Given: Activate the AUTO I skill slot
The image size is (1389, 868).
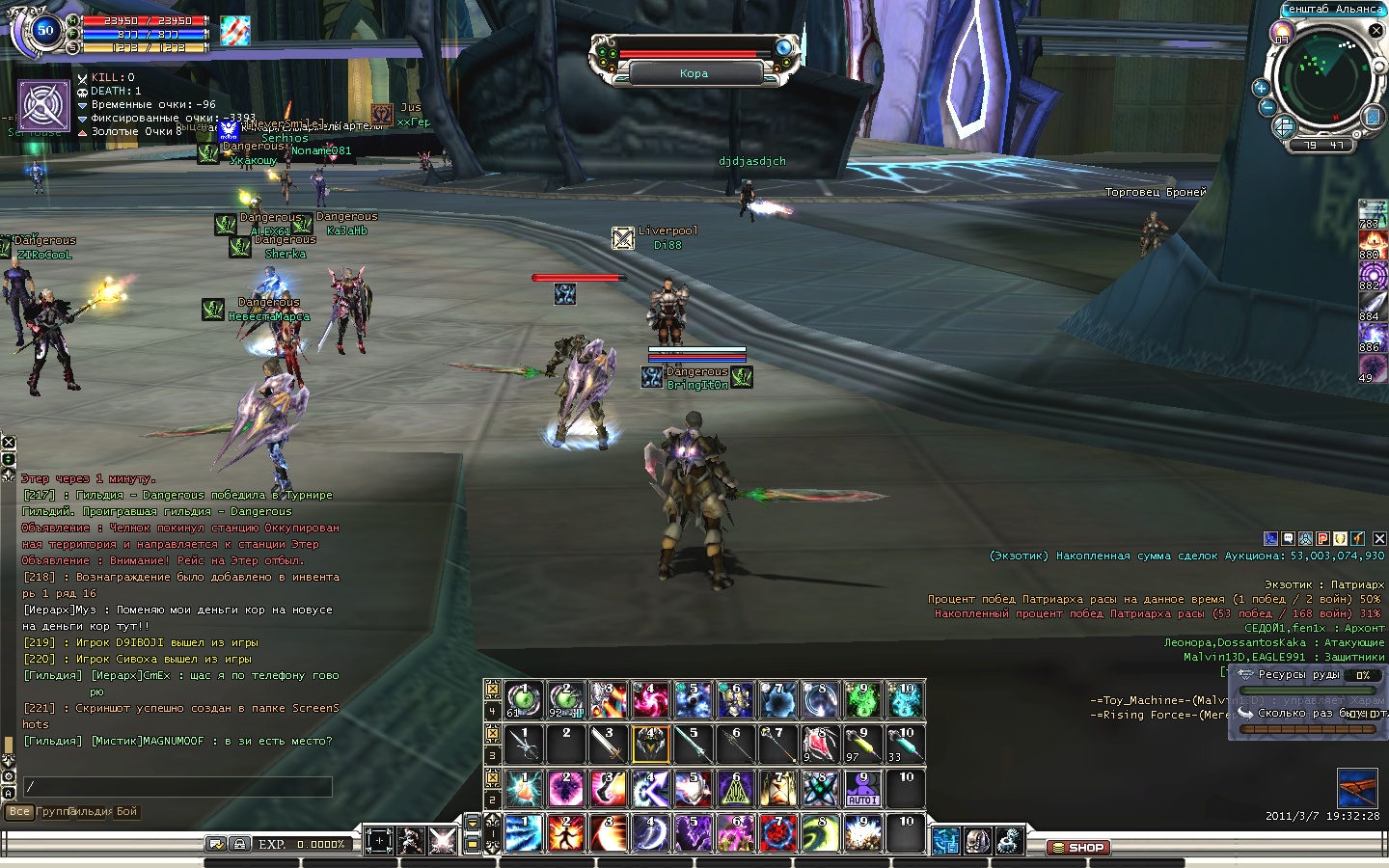Looking at the screenshot, I should coord(862,789).
